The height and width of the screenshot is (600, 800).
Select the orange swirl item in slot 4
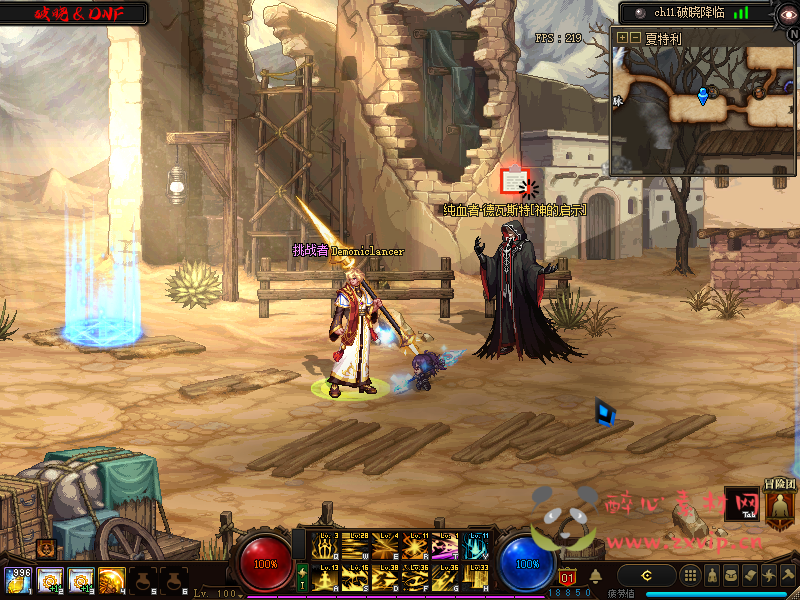pos(111,579)
